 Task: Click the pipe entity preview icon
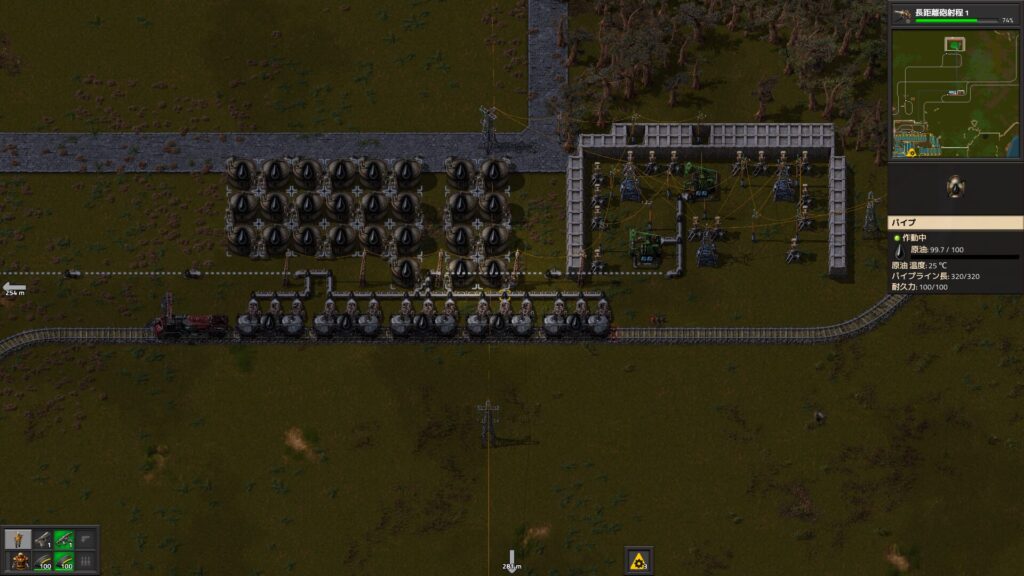pos(955,187)
